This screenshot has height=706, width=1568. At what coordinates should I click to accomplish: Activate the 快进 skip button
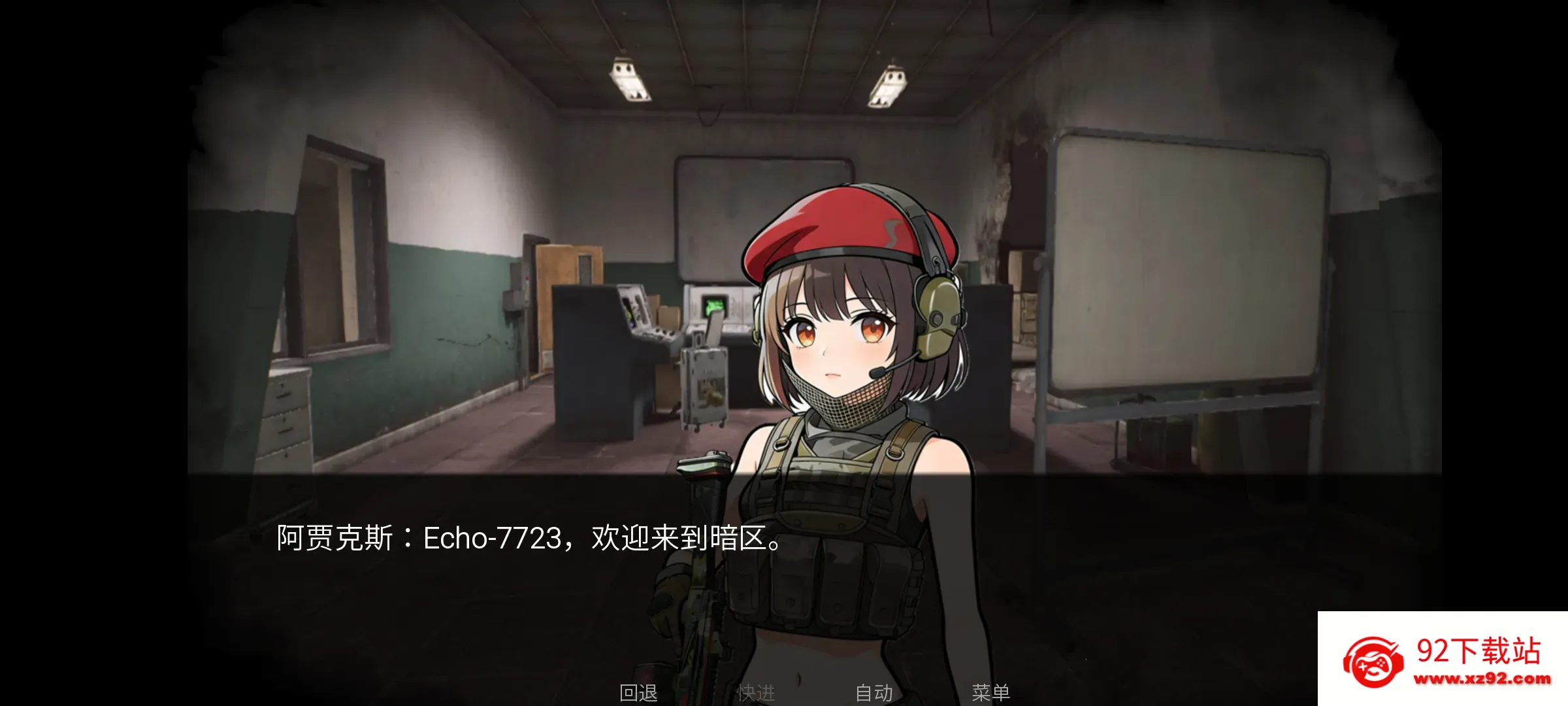pyautogui.click(x=756, y=692)
